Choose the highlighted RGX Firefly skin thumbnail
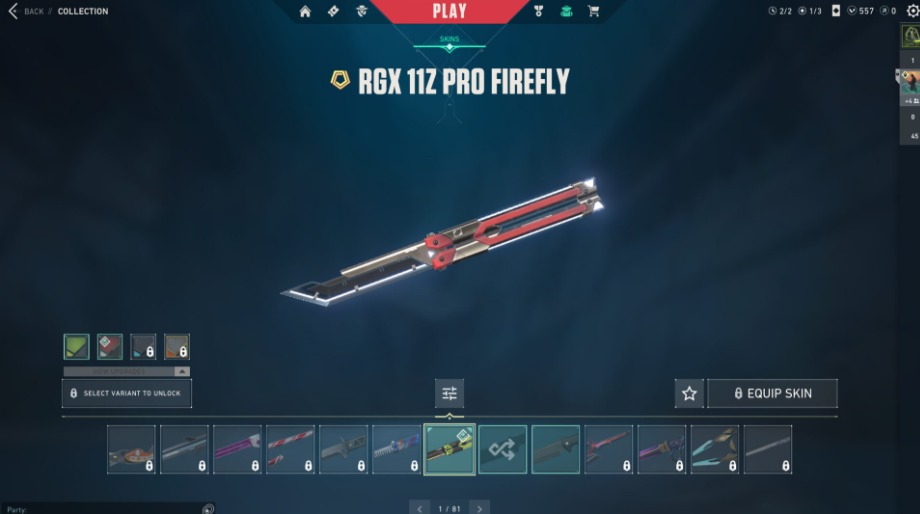Viewport: 920px width, 514px height. click(449, 449)
